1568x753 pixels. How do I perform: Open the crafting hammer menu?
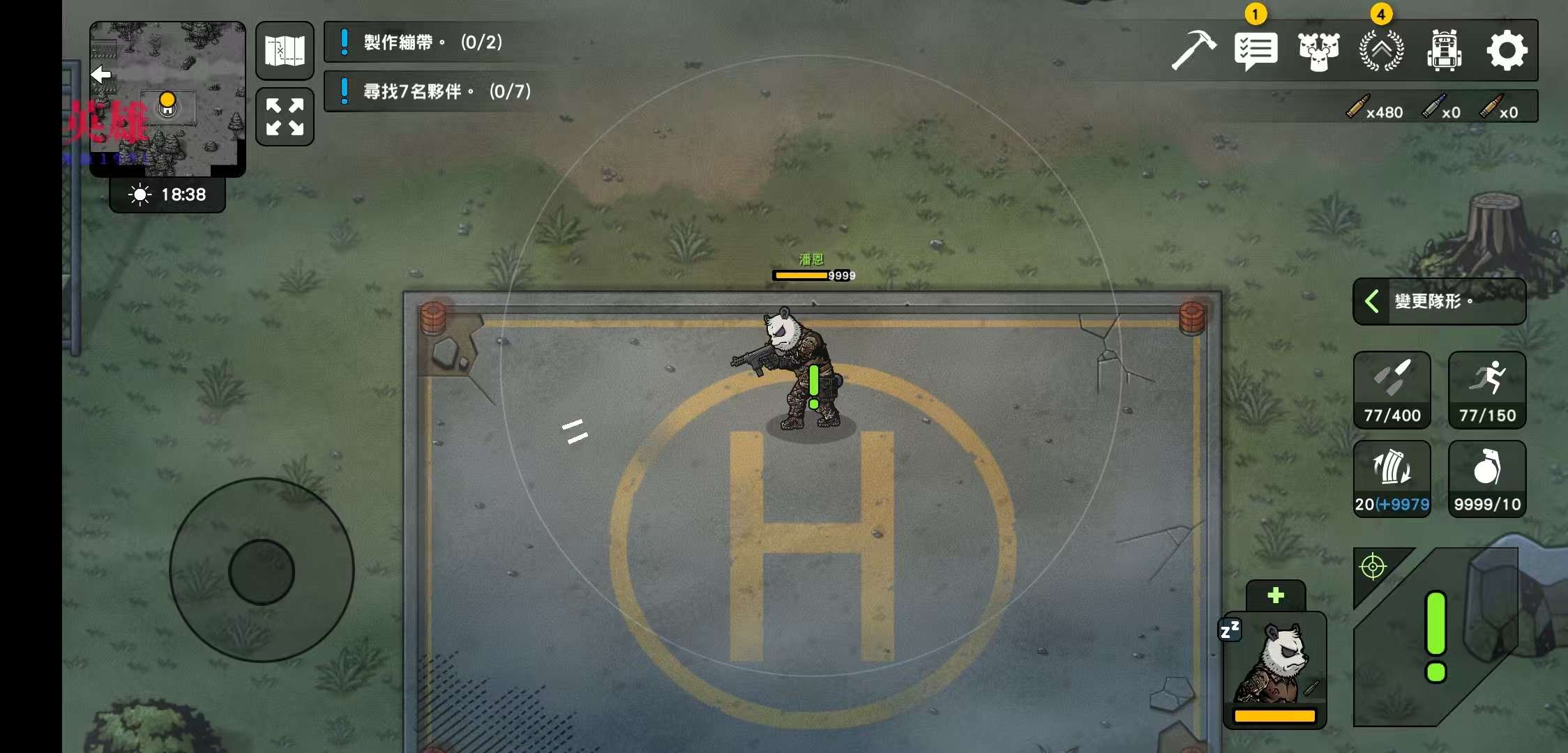point(1193,50)
